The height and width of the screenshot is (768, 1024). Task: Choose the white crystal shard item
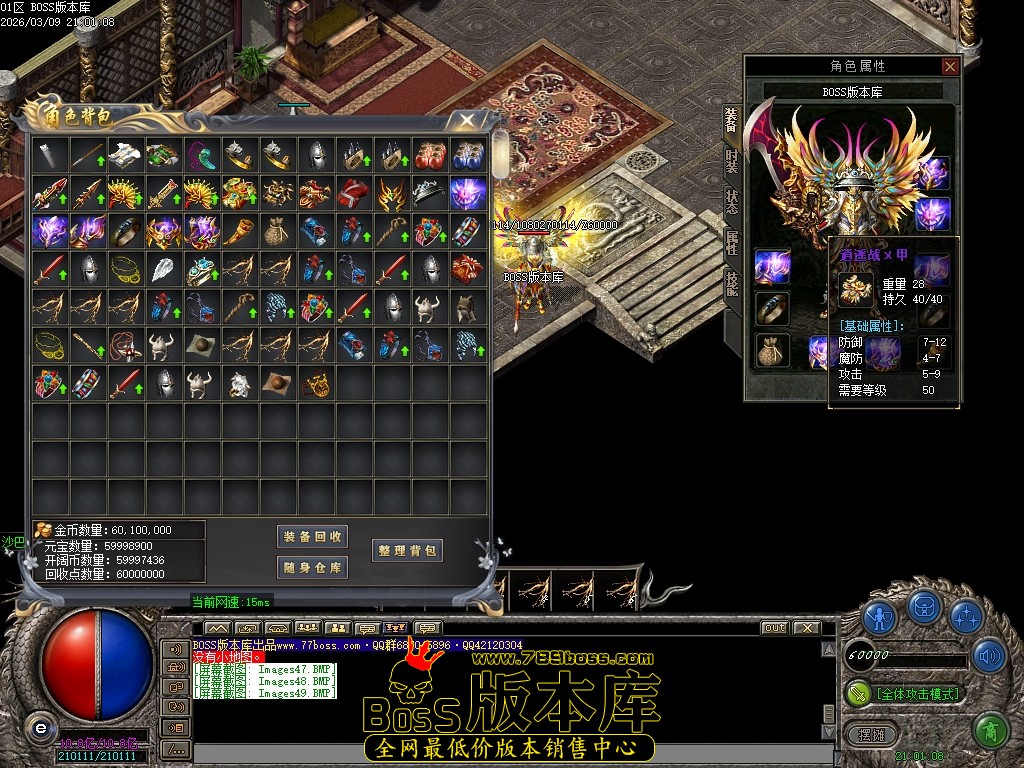pos(164,269)
